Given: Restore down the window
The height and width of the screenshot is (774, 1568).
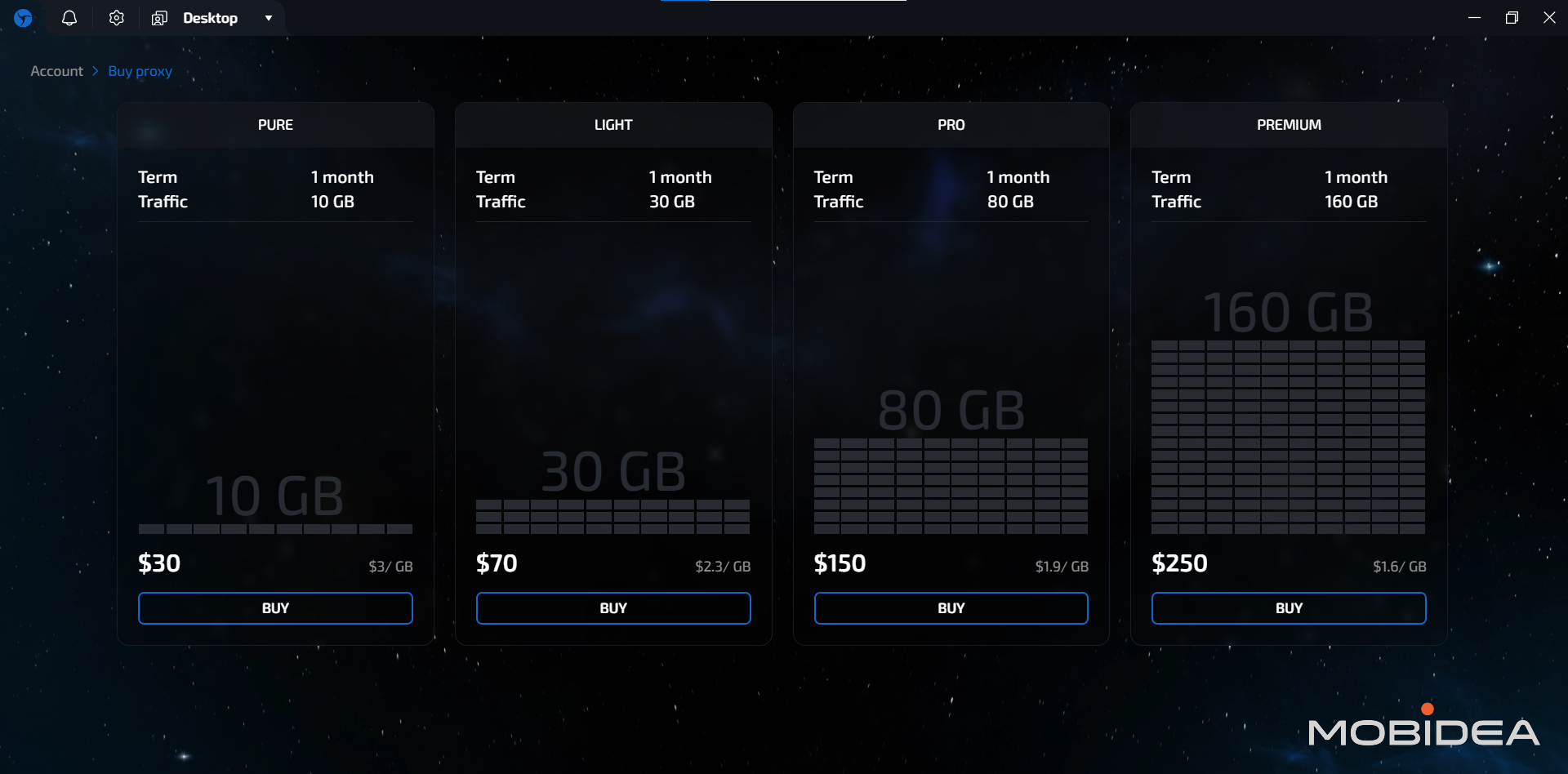Looking at the screenshot, I should click(1512, 18).
